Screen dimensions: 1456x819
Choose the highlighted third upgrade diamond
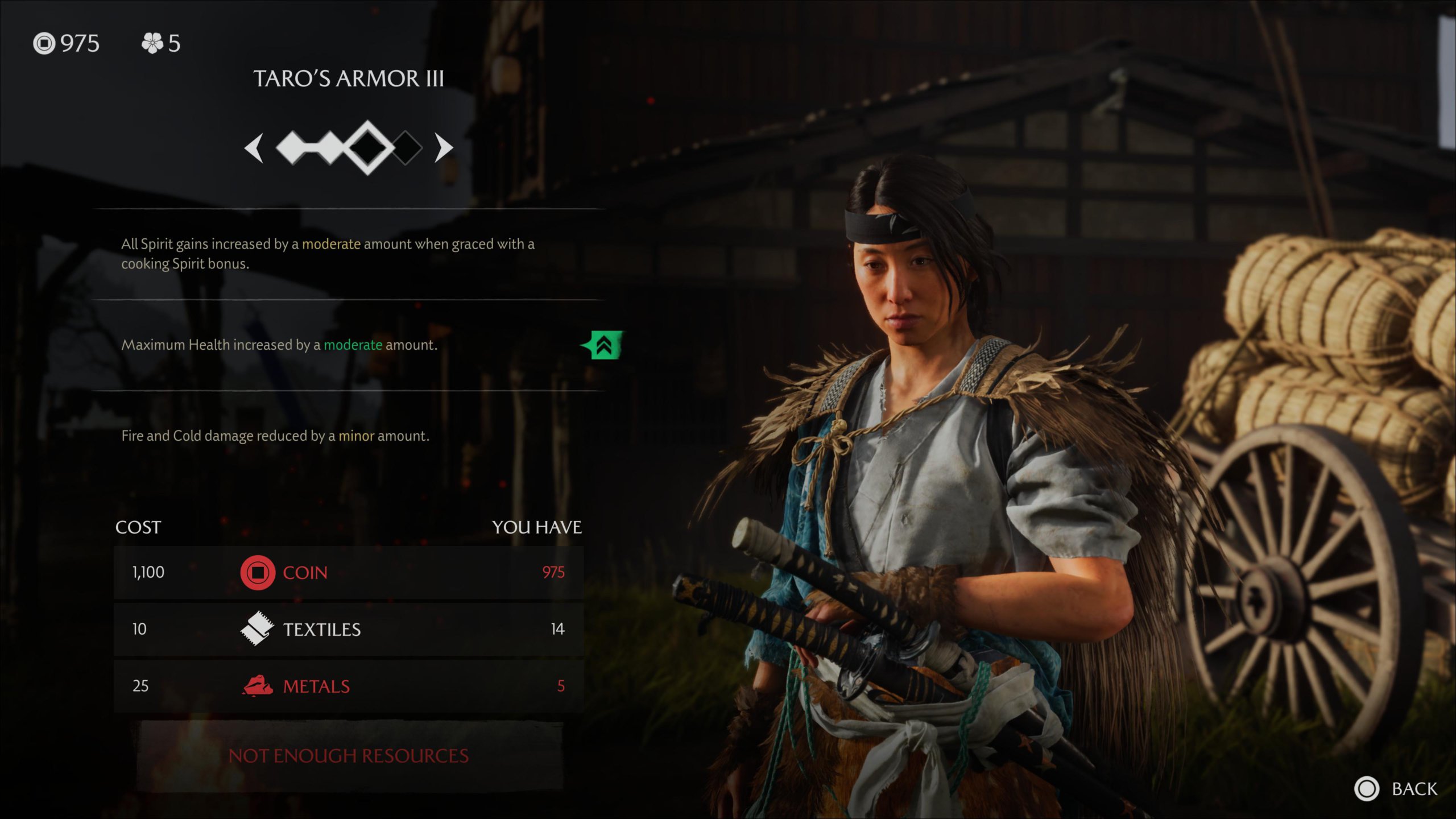click(368, 147)
